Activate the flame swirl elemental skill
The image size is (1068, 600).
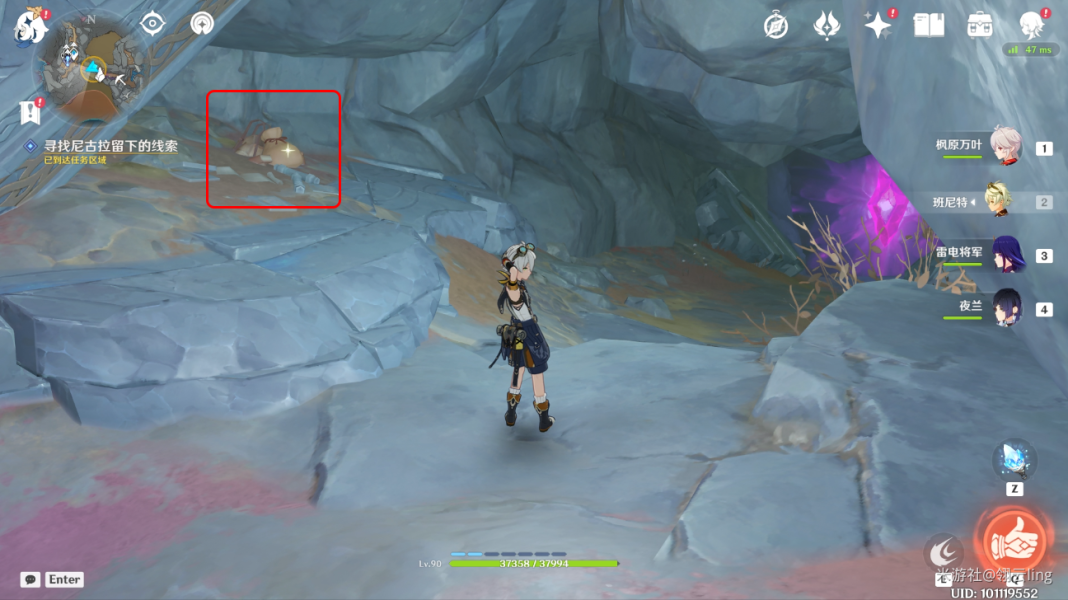tap(943, 552)
